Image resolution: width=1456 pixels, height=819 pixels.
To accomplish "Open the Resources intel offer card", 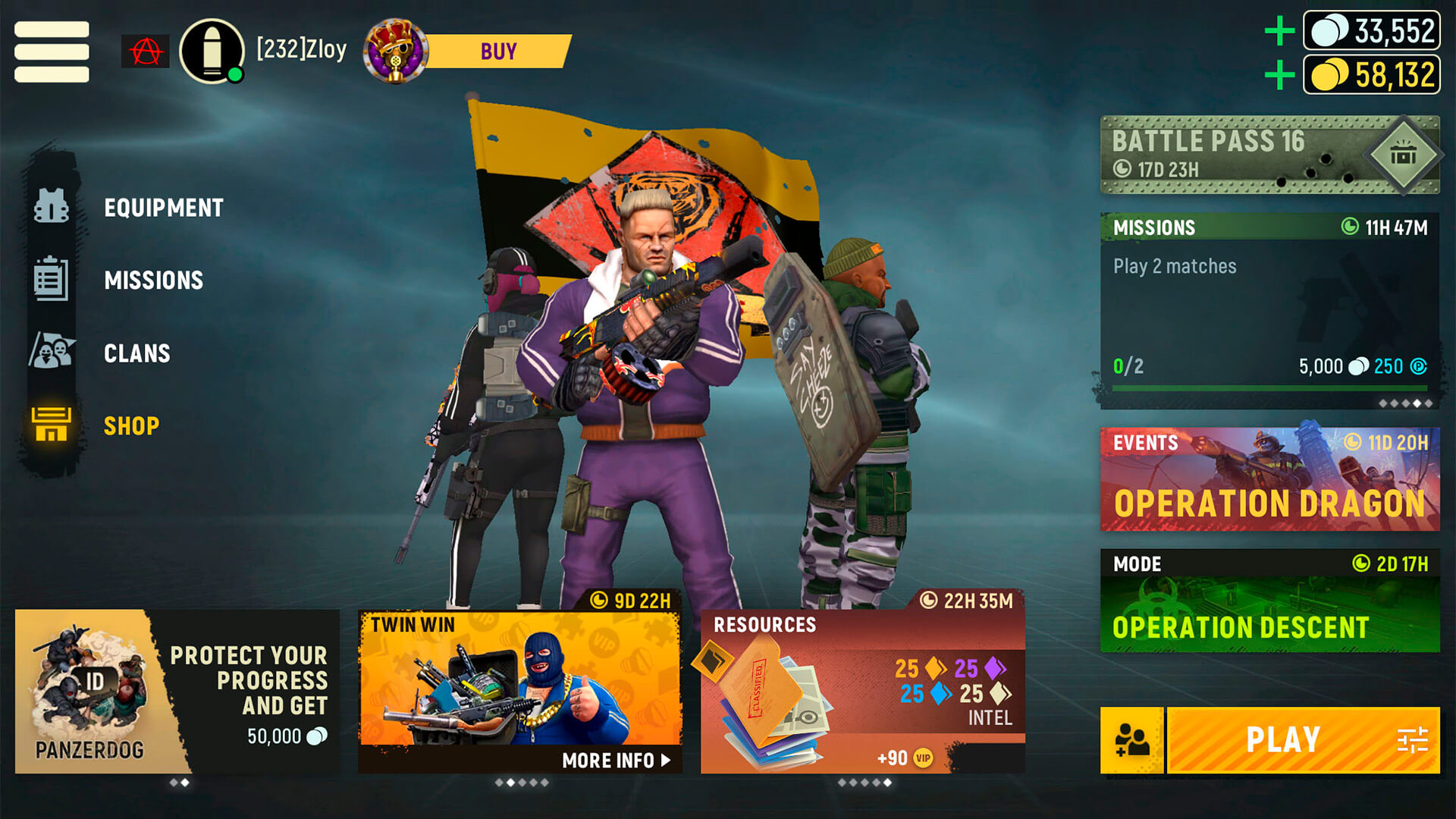I will click(x=862, y=692).
